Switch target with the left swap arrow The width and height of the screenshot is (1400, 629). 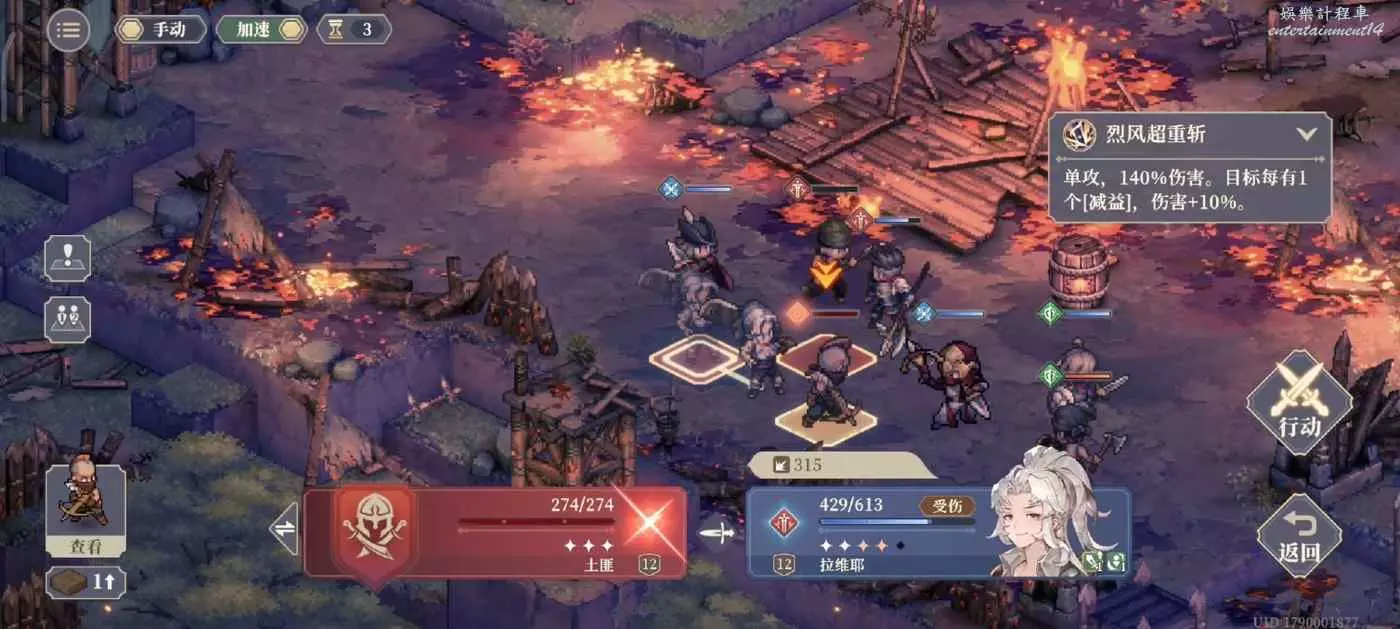[286, 529]
